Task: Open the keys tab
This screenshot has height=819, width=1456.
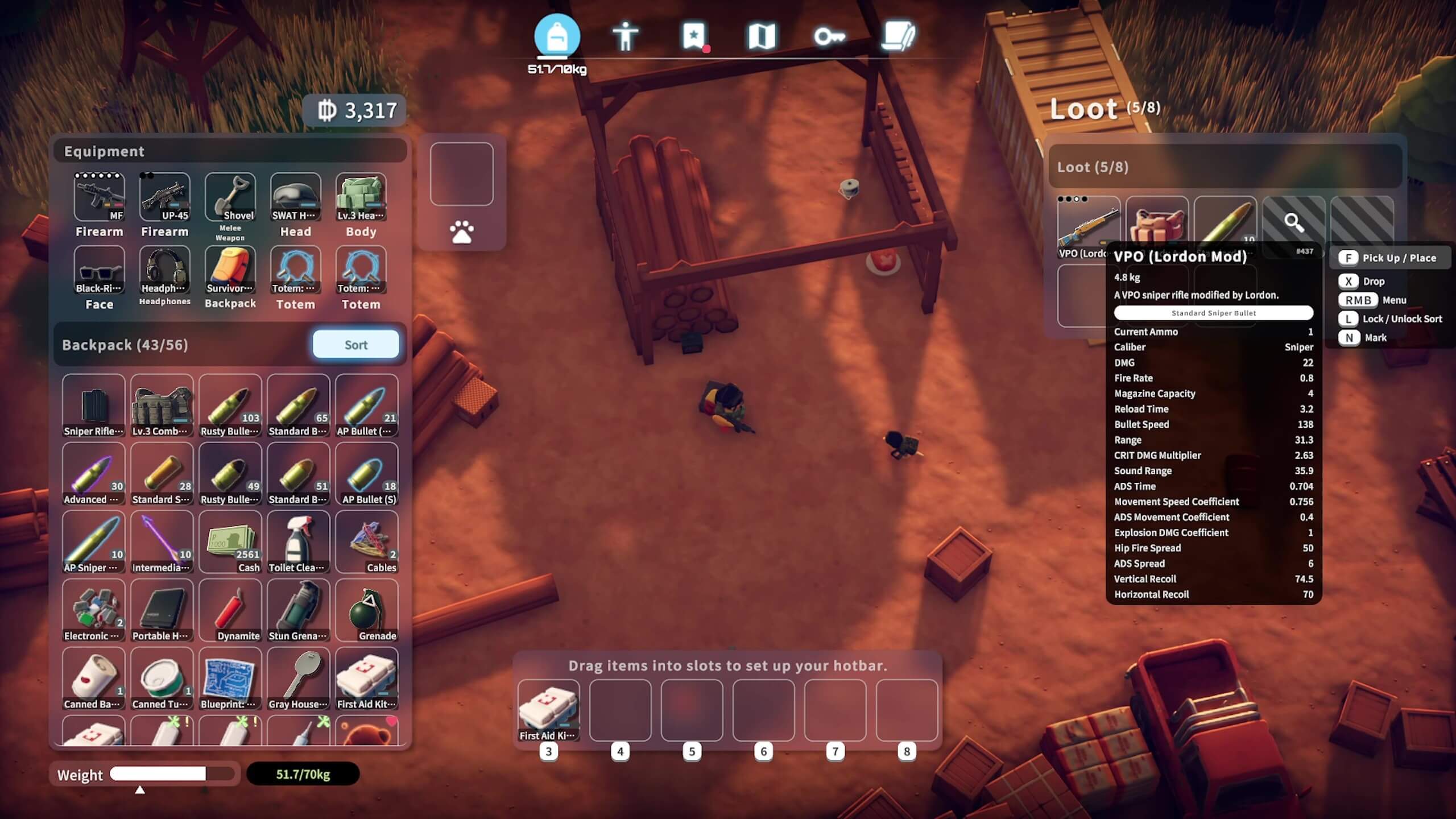Action: pyautogui.click(x=829, y=37)
